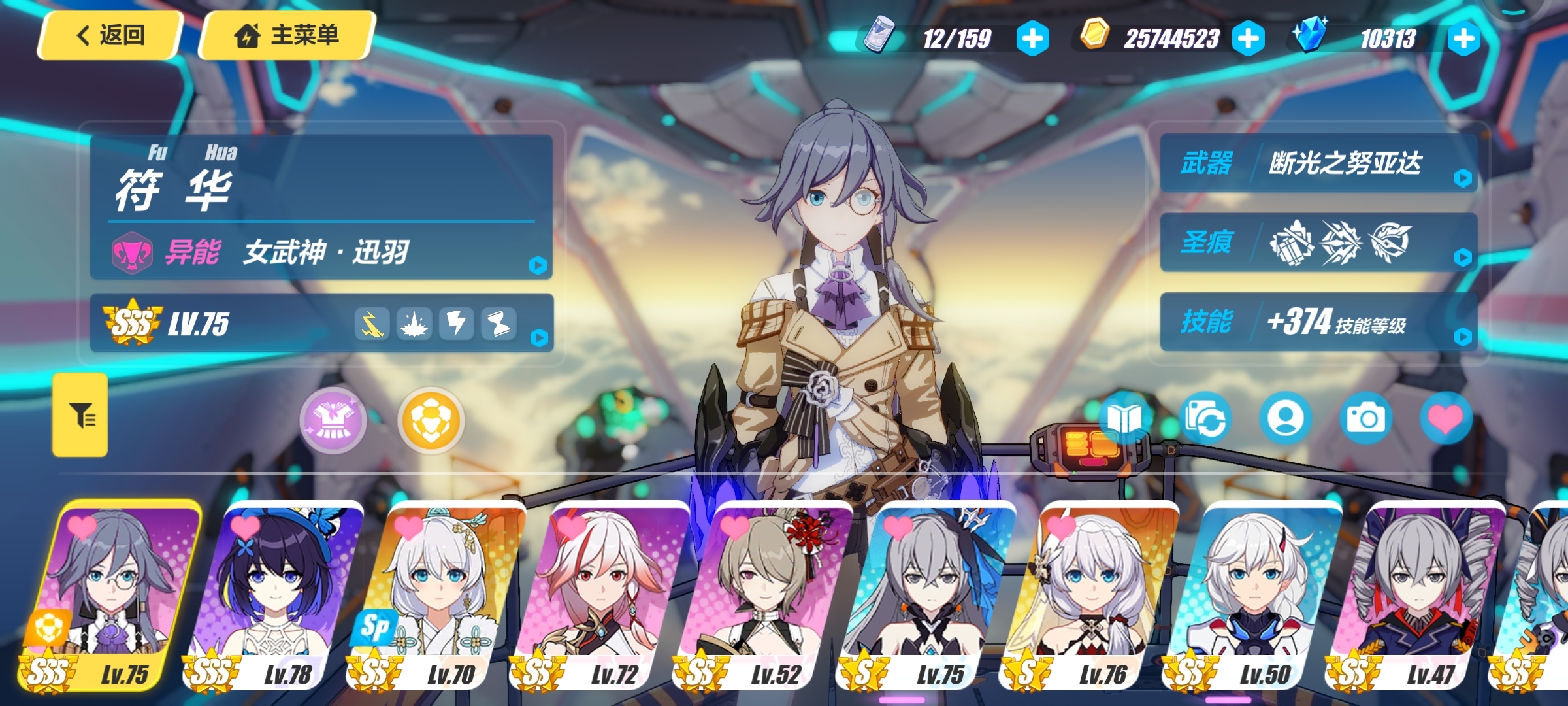The width and height of the screenshot is (1568, 706).
Task: Click the gold flower emblem icon
Action: 431,420
